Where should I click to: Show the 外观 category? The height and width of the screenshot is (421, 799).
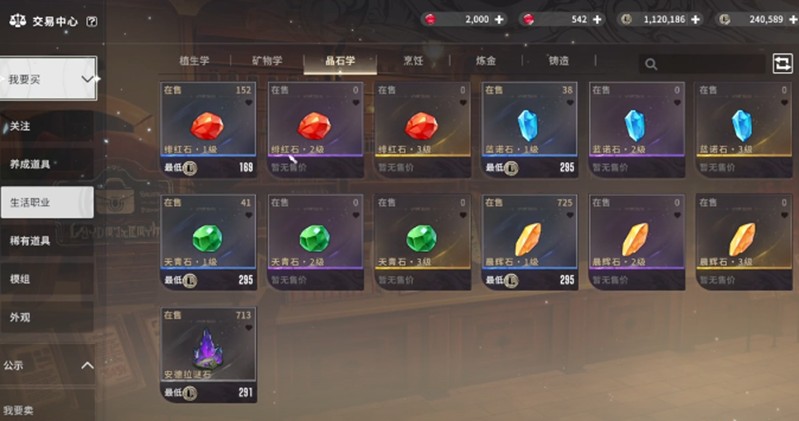coord(20,317)
